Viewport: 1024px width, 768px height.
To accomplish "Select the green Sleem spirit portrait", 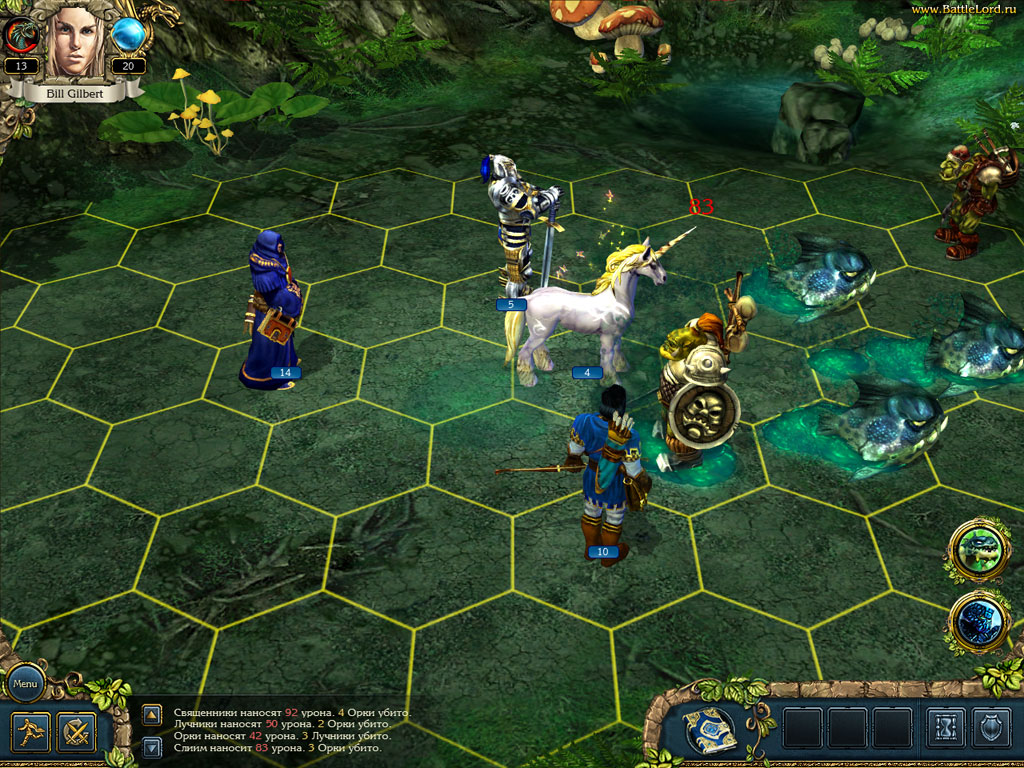I will tap(978, 550).
